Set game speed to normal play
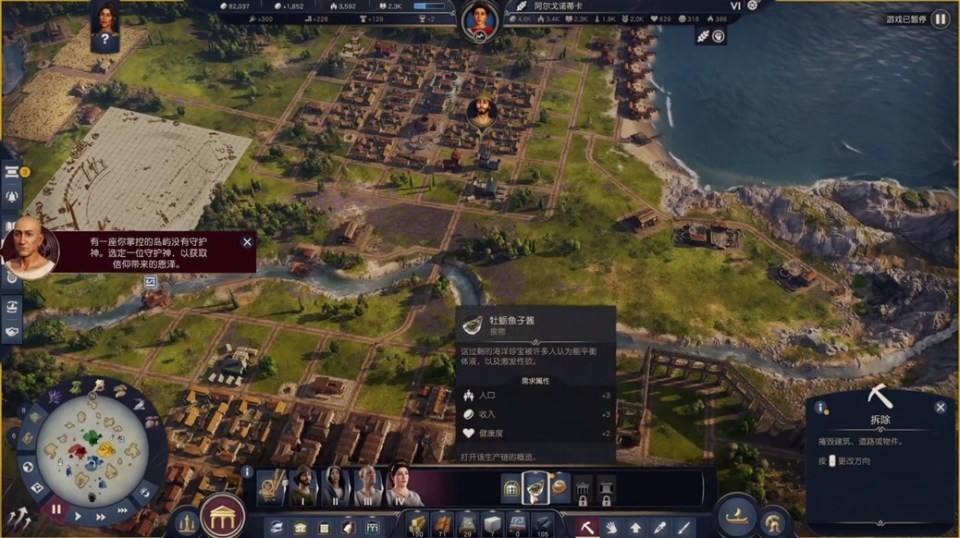 click(78, 517)
